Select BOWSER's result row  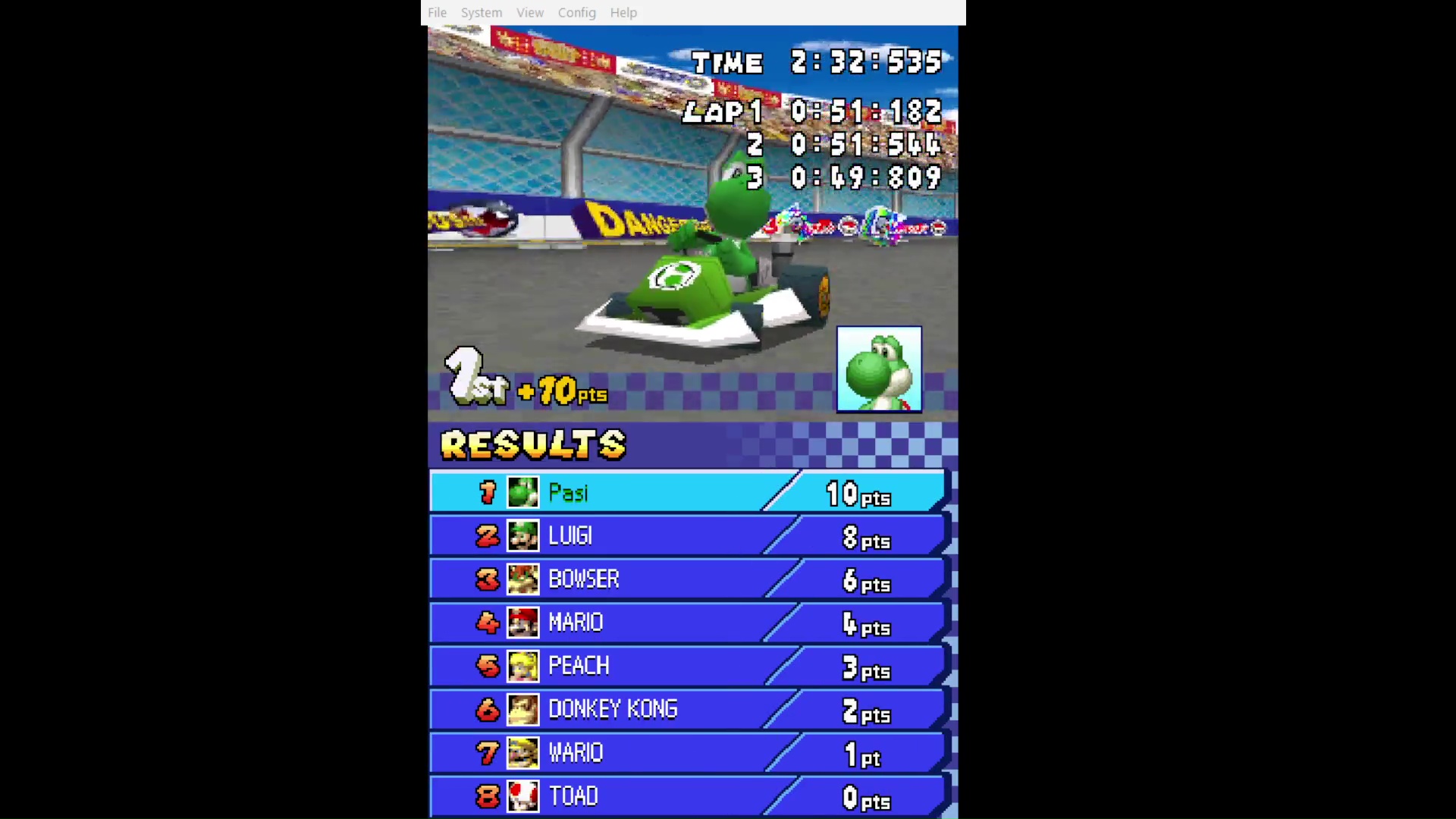click(687, 579)
